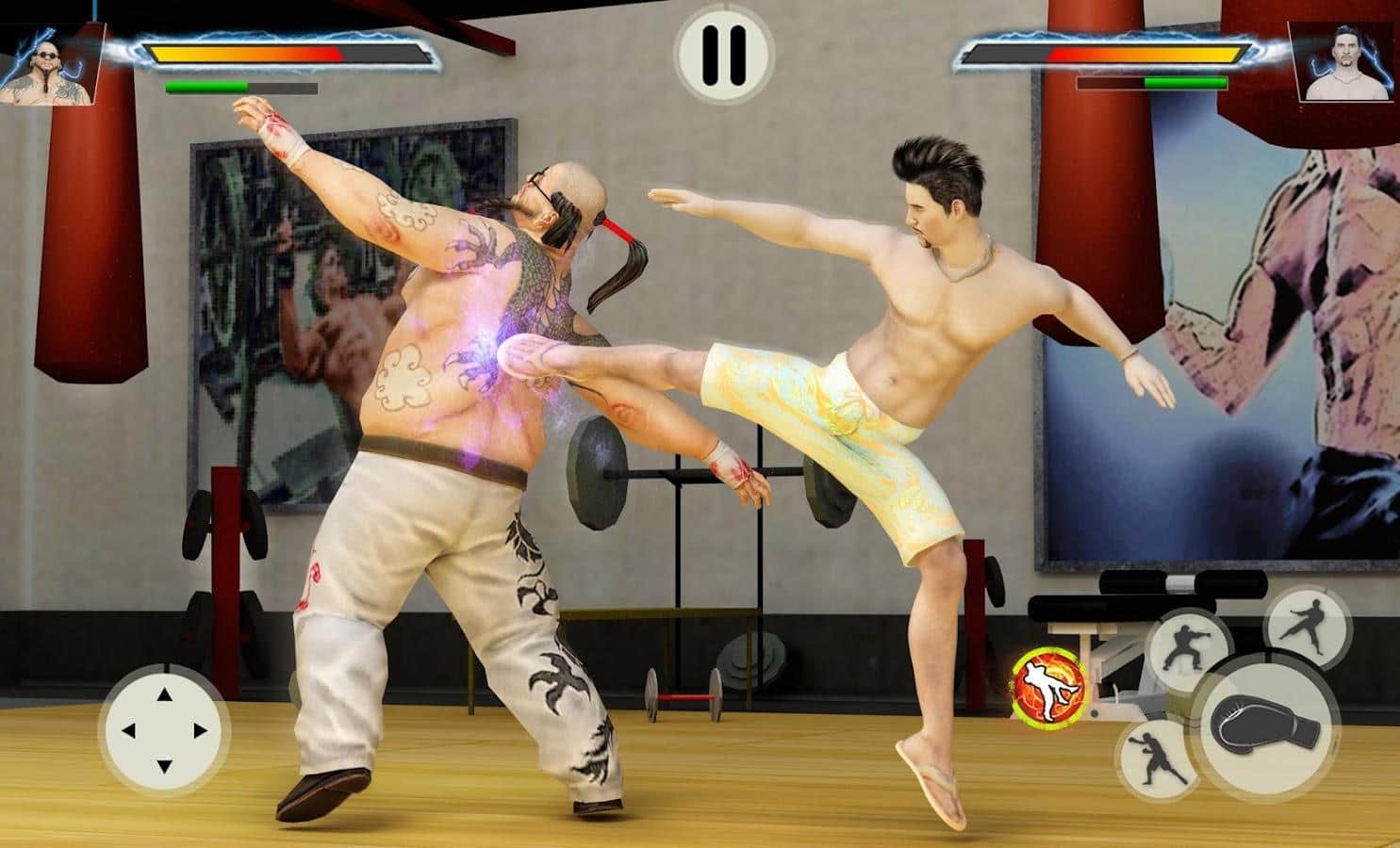The width and height of the screenshot is (1400, 848).
Task: Tap the boxing glove punch button
Action: pyautogui.click(x=1263, y=721)
